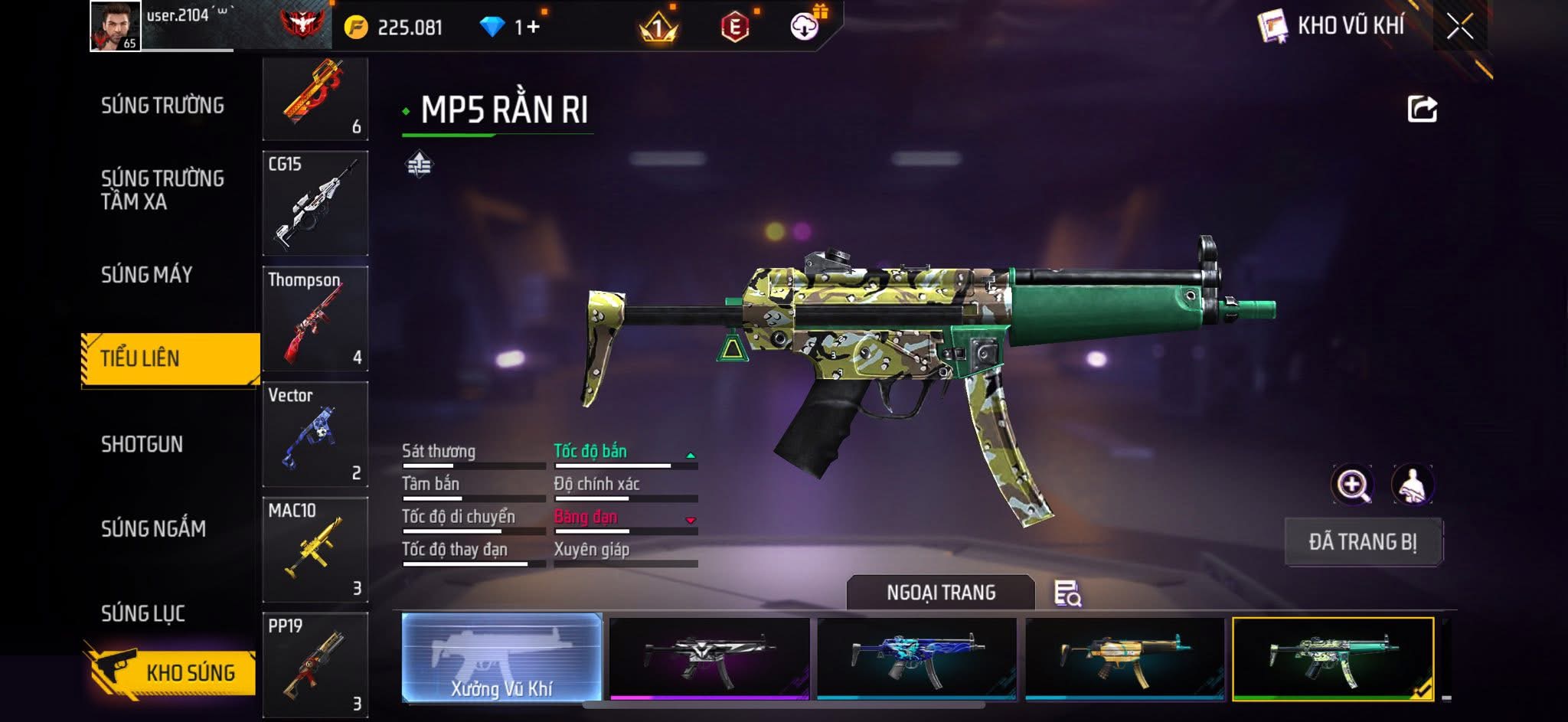
Task: Choose the Shotgun weapon category
Action: 142,445
